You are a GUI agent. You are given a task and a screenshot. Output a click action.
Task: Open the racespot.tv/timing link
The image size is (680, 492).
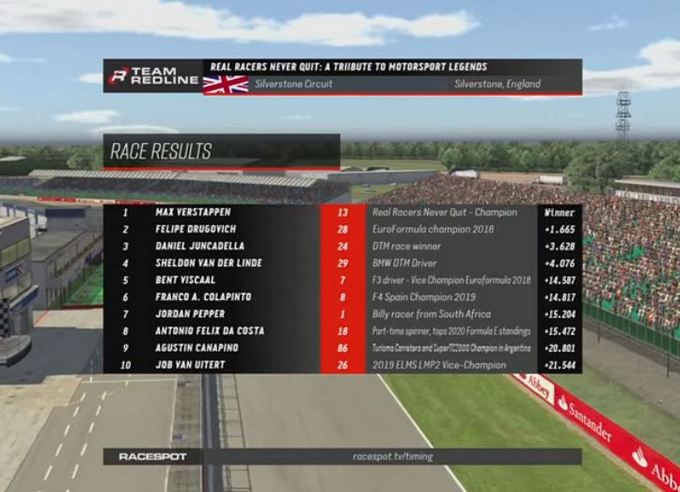point(393,456)
